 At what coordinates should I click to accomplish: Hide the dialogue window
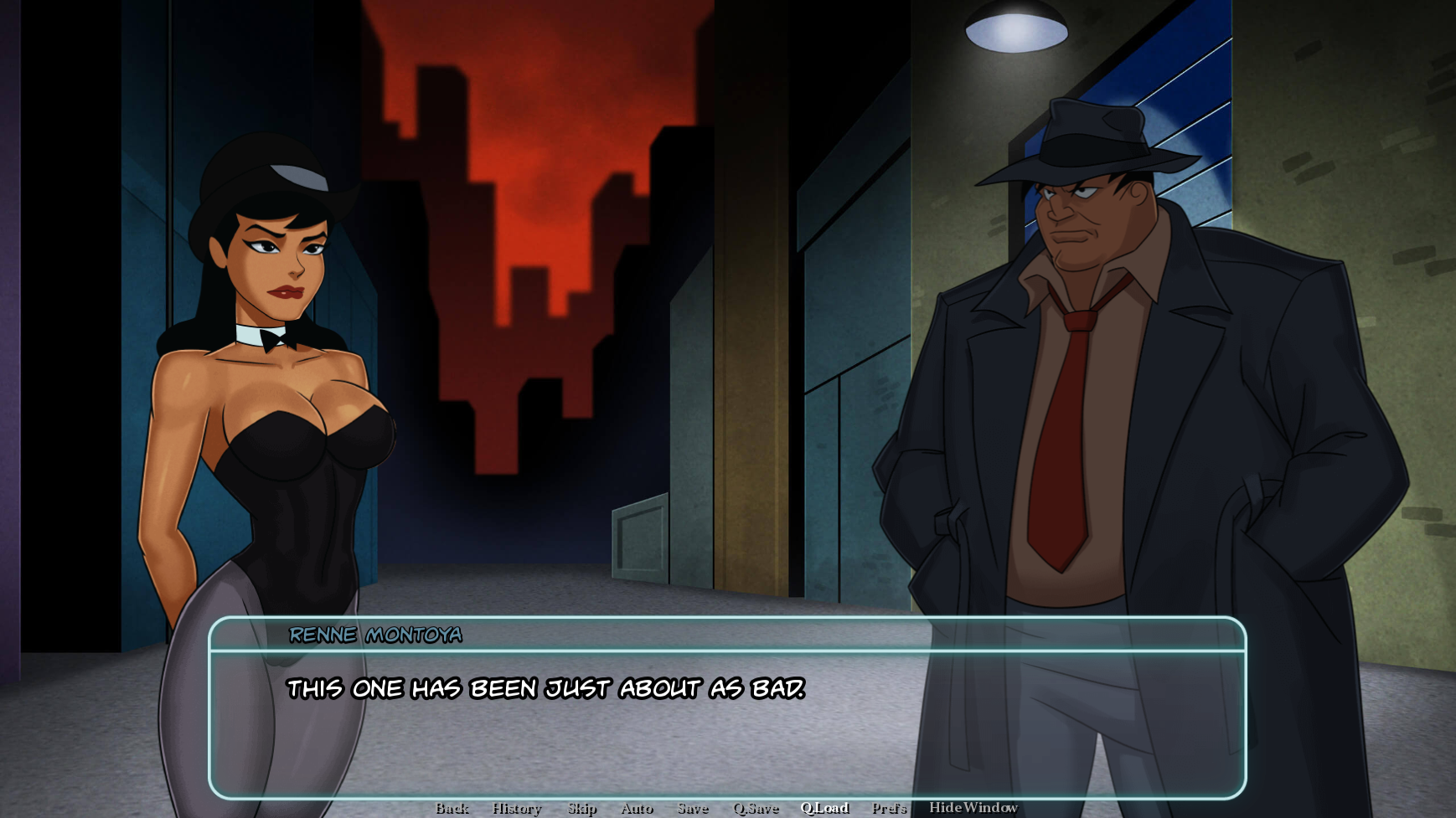click(973, 808)
